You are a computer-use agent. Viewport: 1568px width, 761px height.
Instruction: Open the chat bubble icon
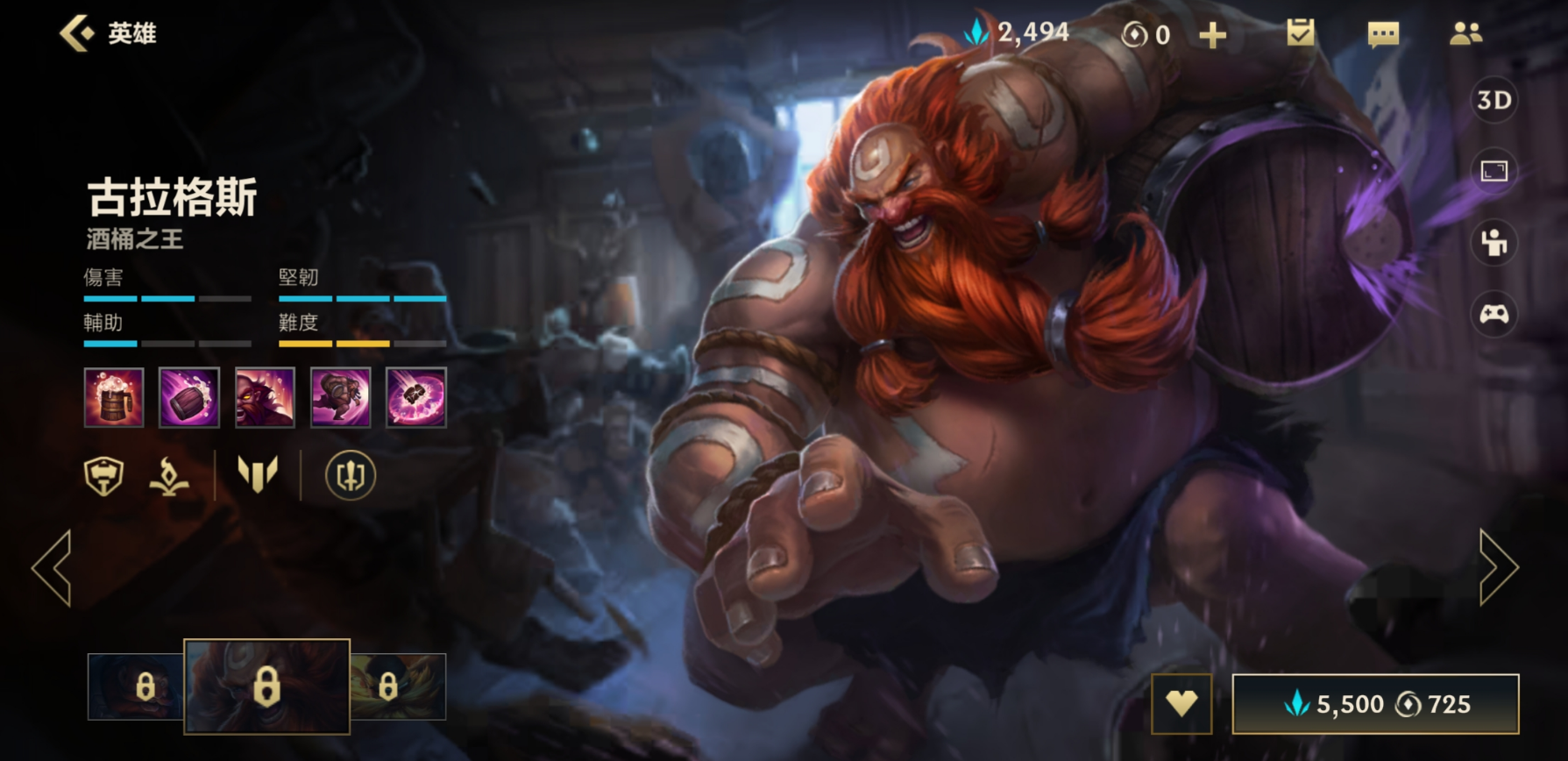1383,34
